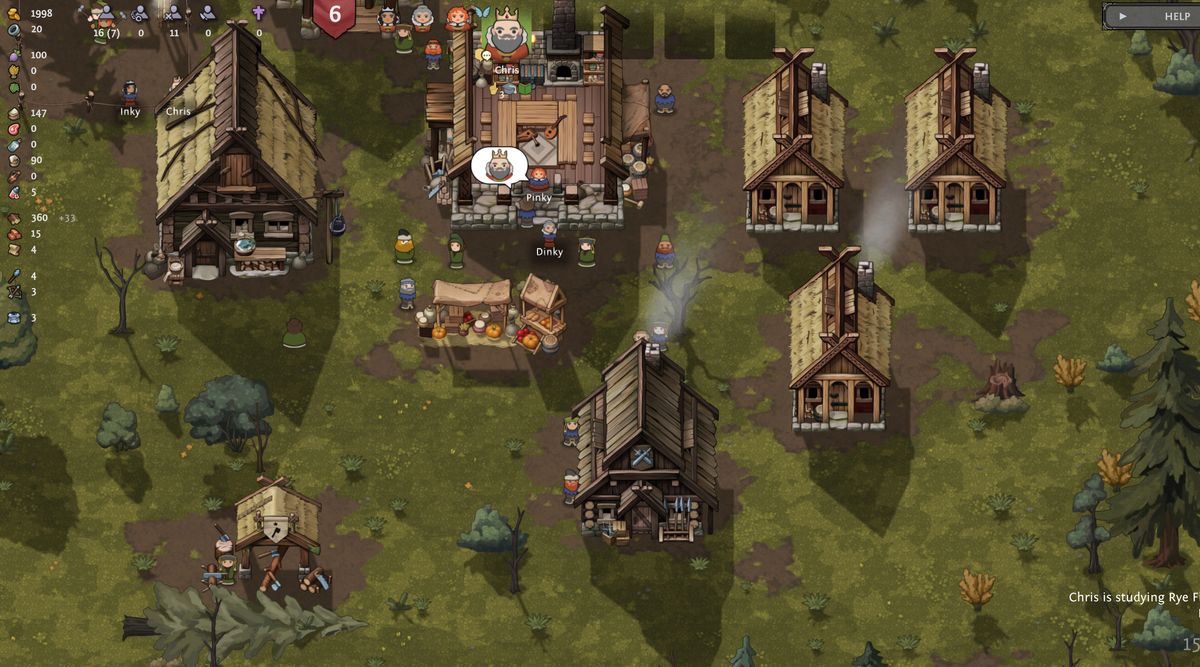Click the wood logs resource icon
Image resolution: width=1200 pixels, height=667 pixels.
tap(14, 218)
